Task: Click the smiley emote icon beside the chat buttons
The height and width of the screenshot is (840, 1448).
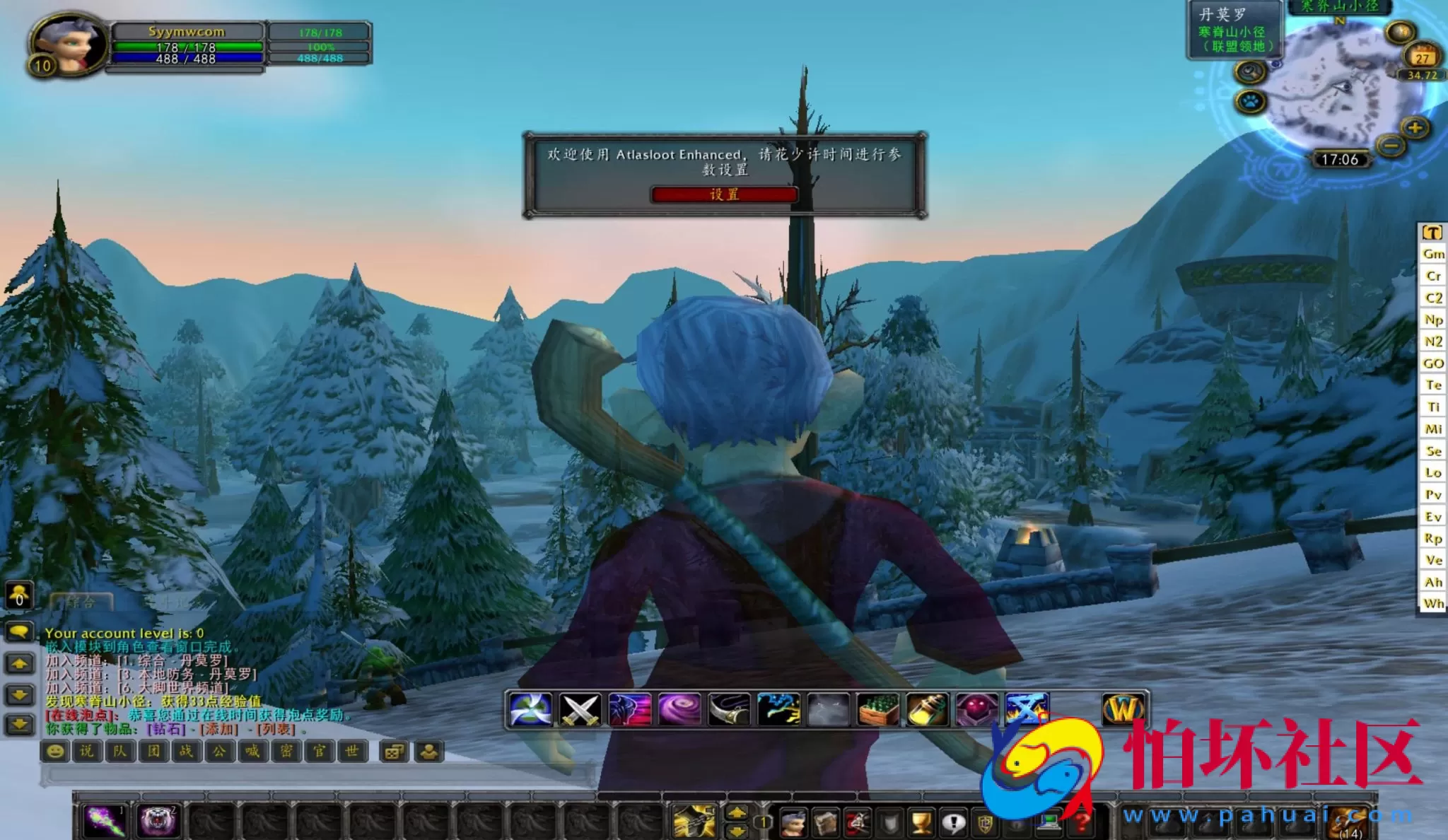Action: click(53, 752)
